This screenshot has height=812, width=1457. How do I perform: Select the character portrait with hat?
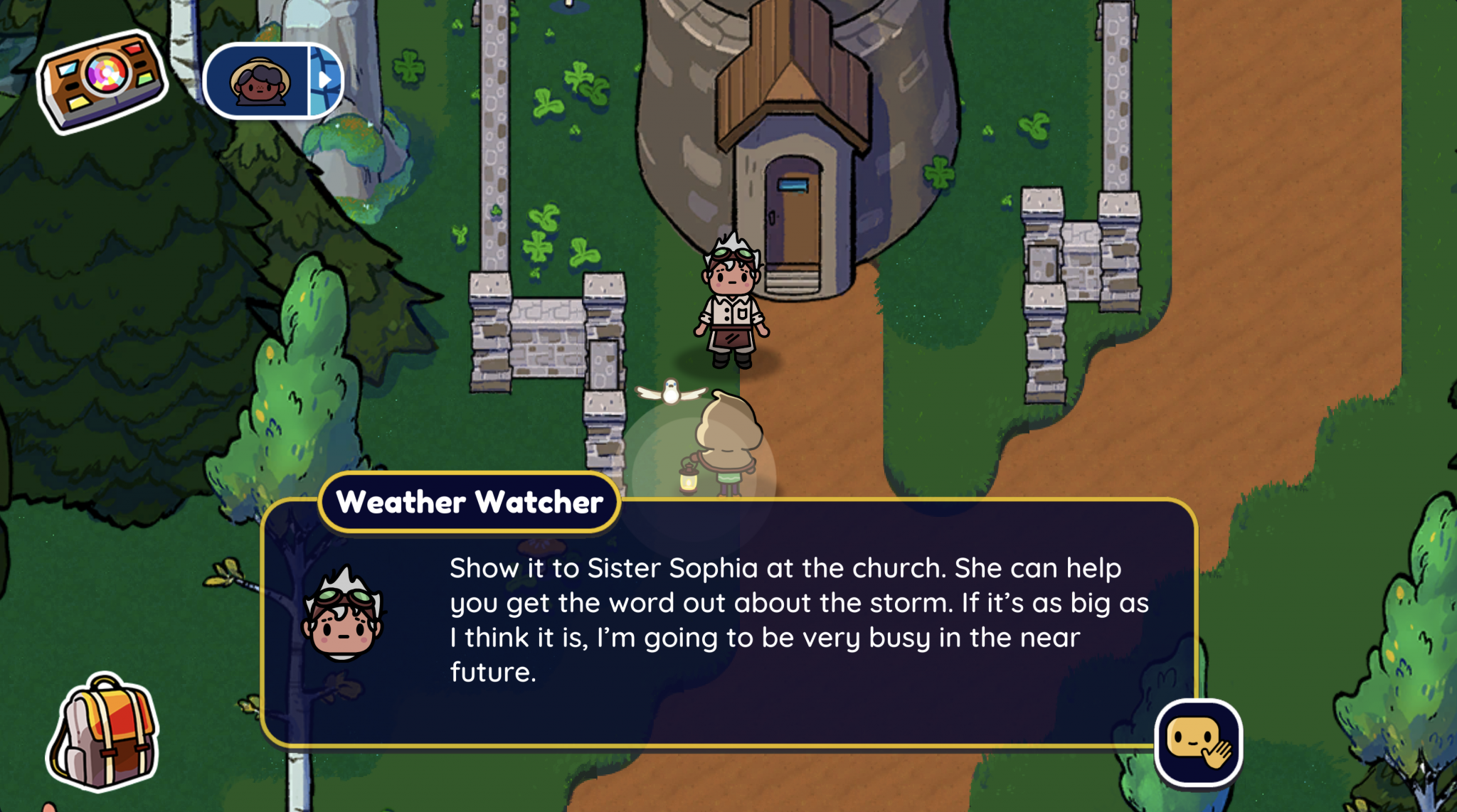[x=259, y=81]
